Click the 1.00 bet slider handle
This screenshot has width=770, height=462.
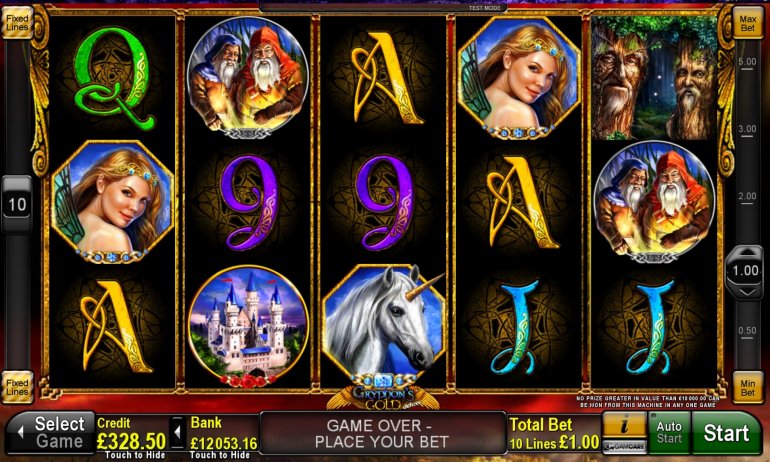click(x=744, y=271)
